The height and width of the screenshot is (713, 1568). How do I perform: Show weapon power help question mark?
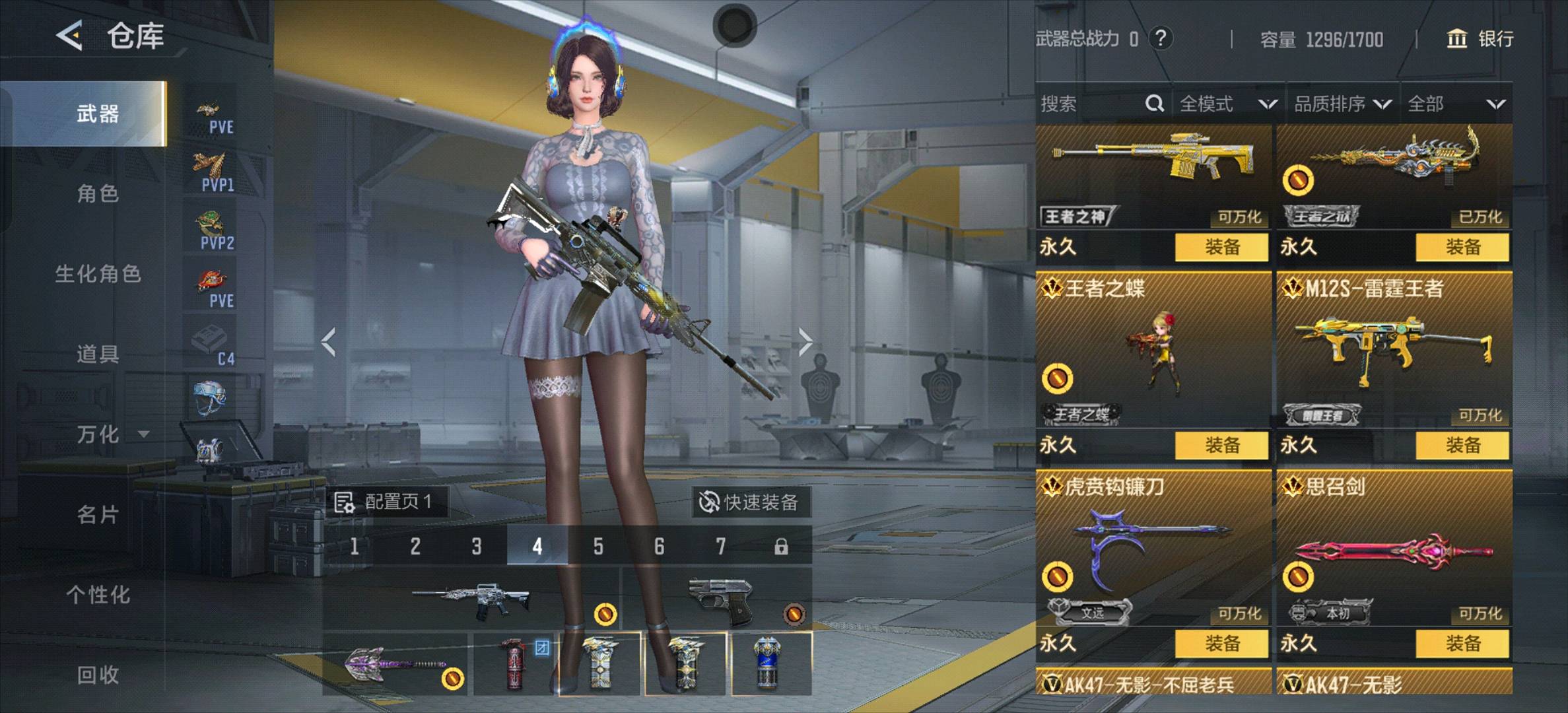click(x=1161, y=38)
